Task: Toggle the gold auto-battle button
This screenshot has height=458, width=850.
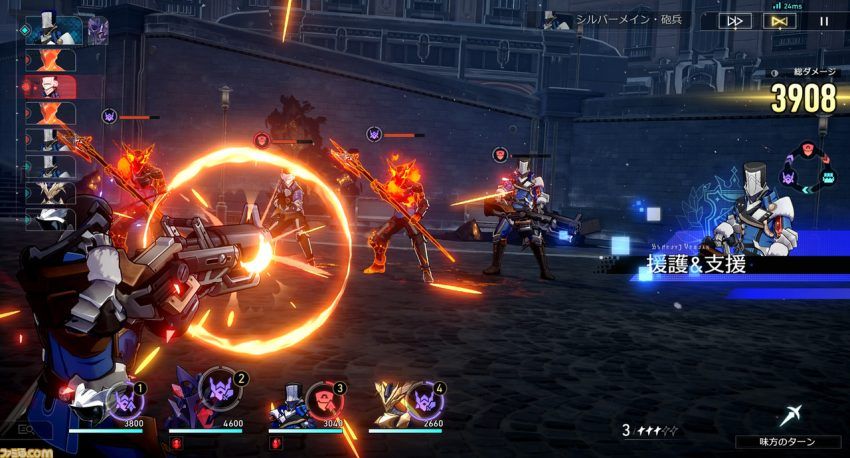Action: pos(783,20)
